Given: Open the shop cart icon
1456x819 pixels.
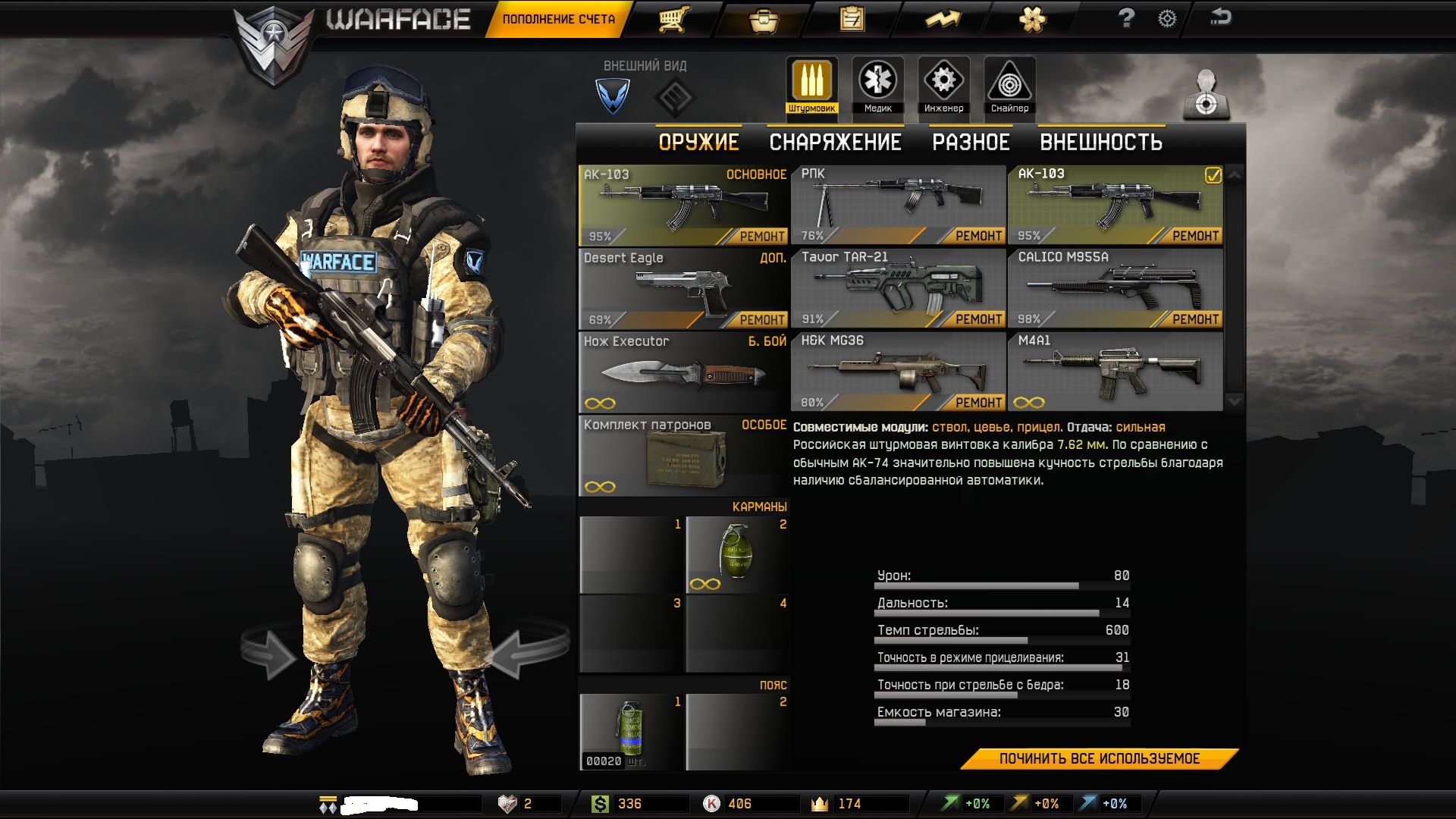Looking at the screenshot, I should [x=673, y=19].
